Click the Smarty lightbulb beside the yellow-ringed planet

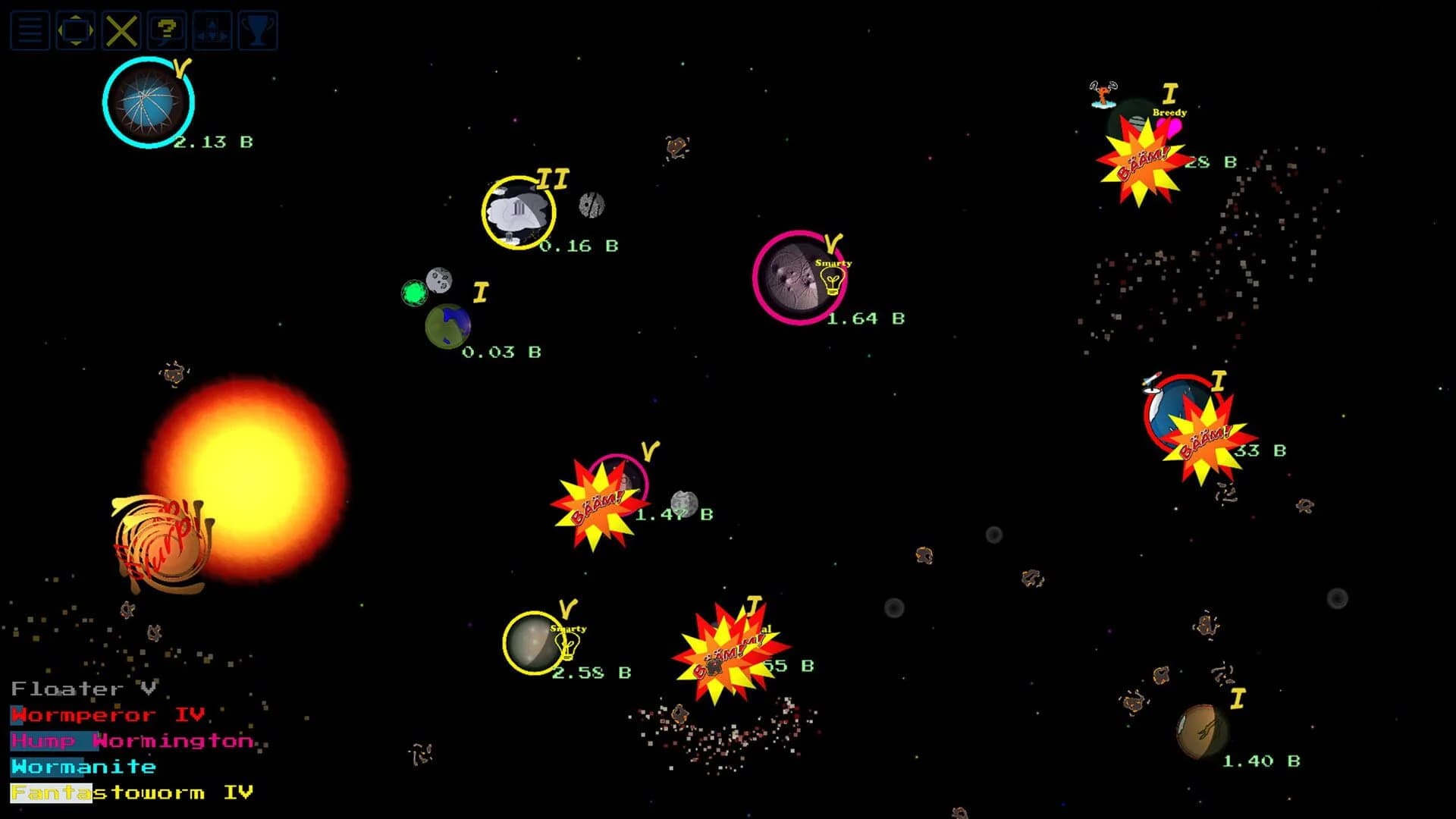tap(567, 644)
